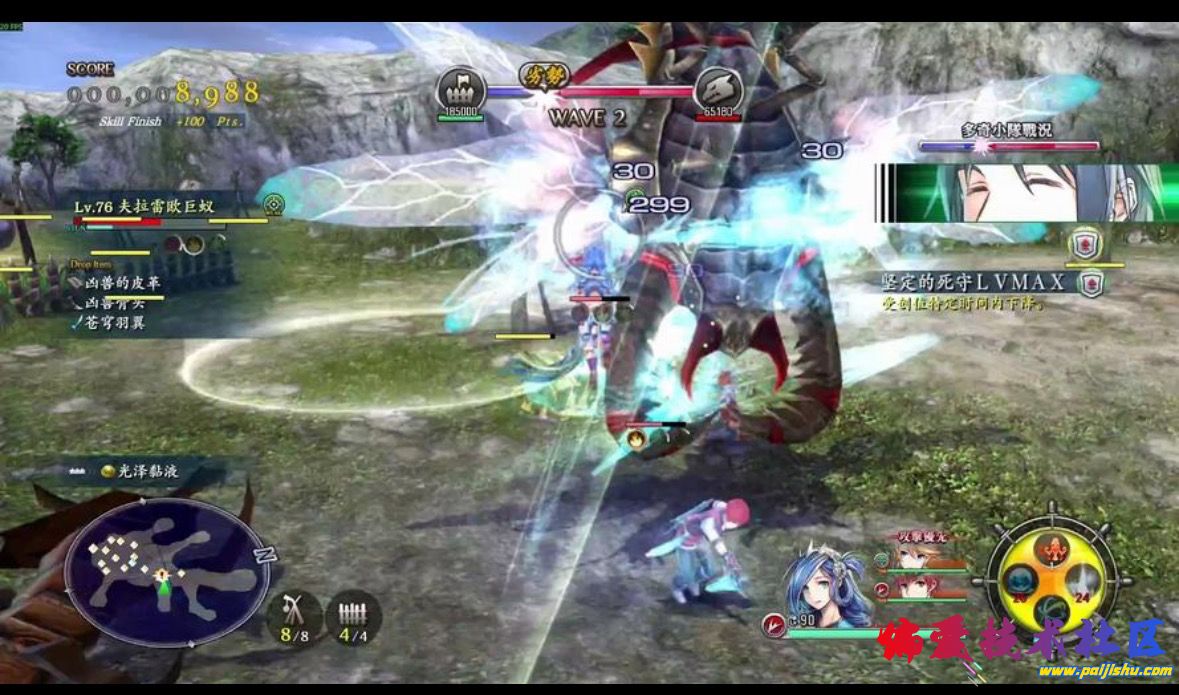Viewport: 1179px width, 695px height.
Task: Activate the right skill on the wheel
Action: (x=1081, y=581)
